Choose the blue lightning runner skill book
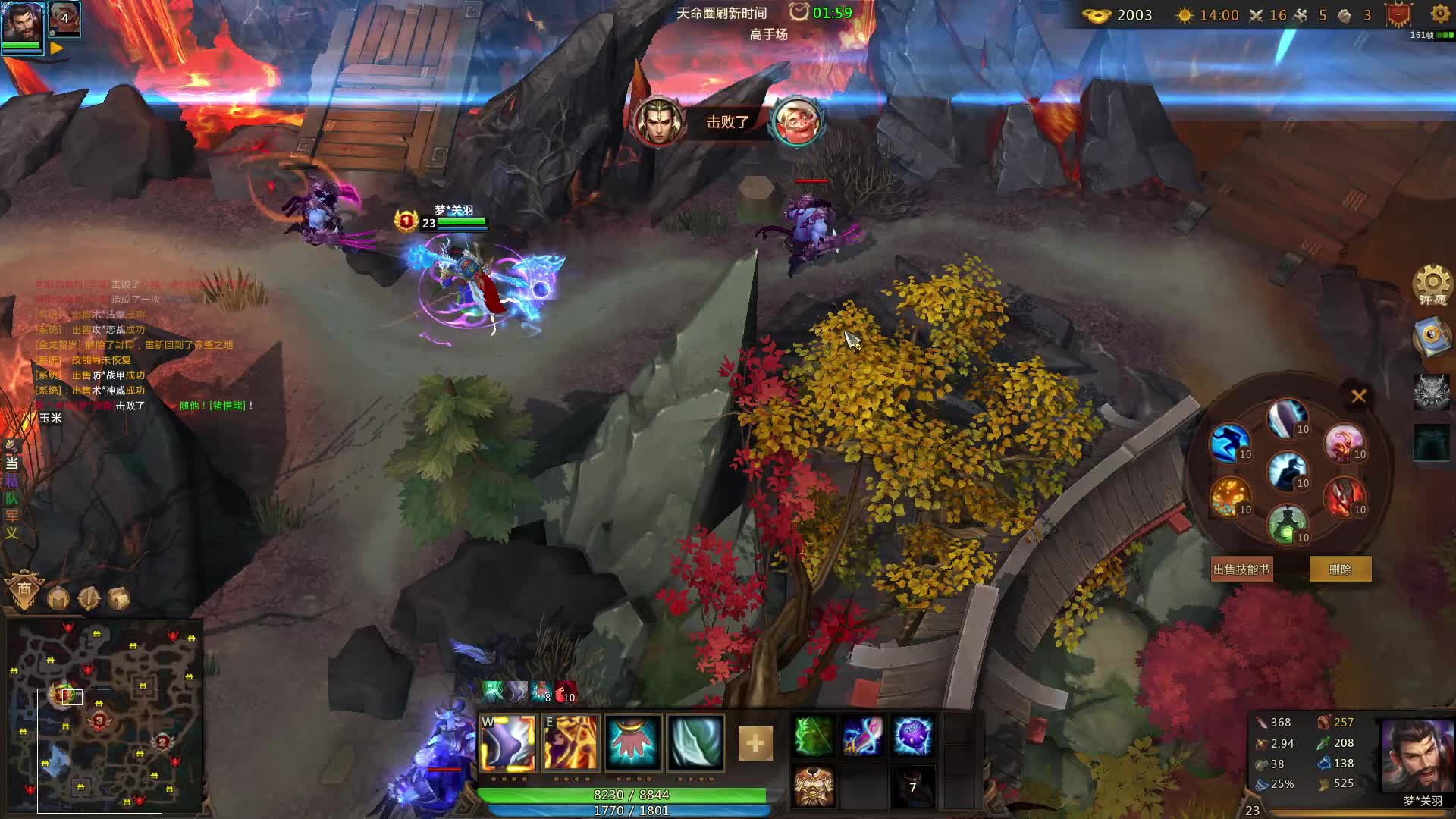This screenshot has height=819, width=1456. click(1228, 443)
